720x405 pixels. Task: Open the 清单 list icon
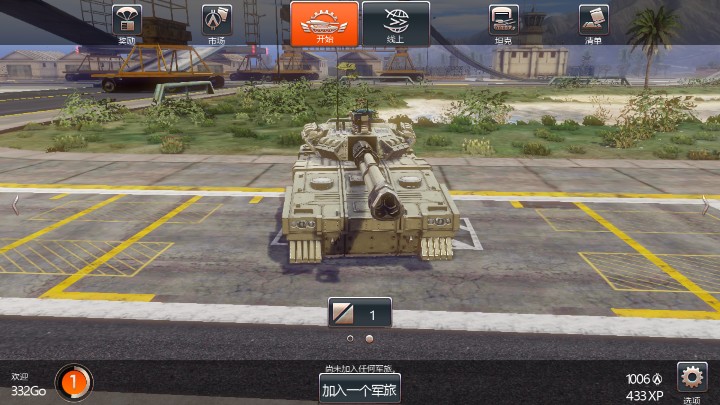point(593,22)
